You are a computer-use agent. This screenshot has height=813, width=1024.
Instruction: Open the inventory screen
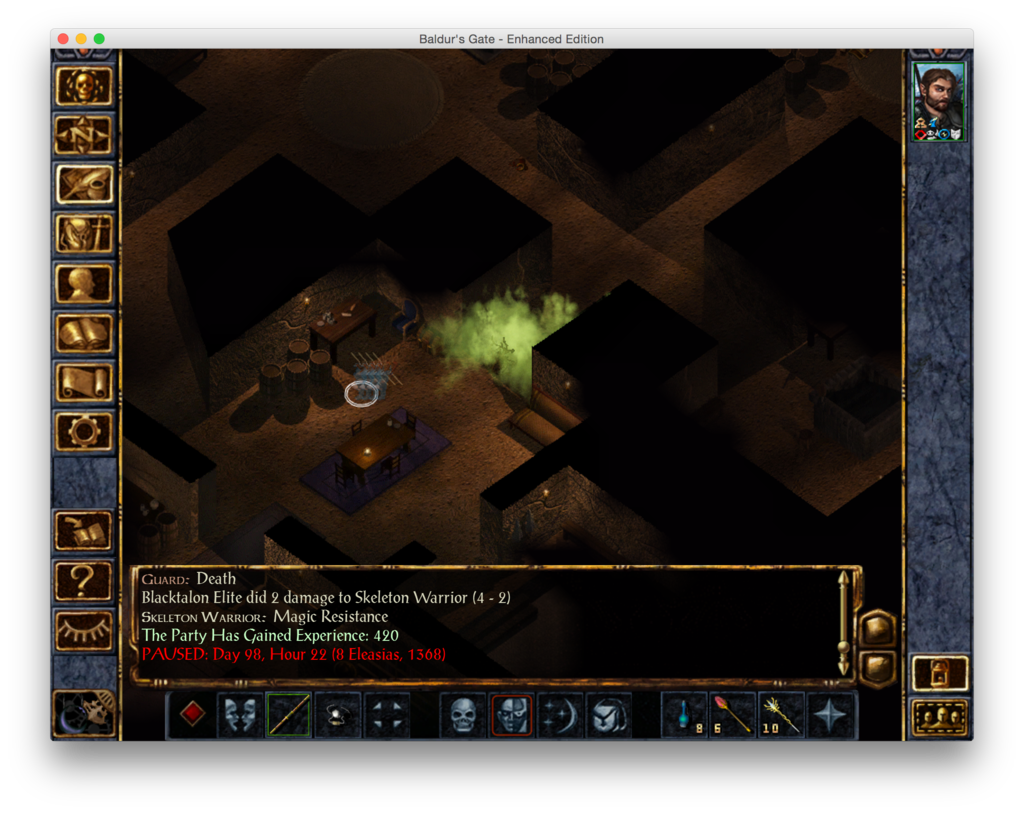click(84, 234)
